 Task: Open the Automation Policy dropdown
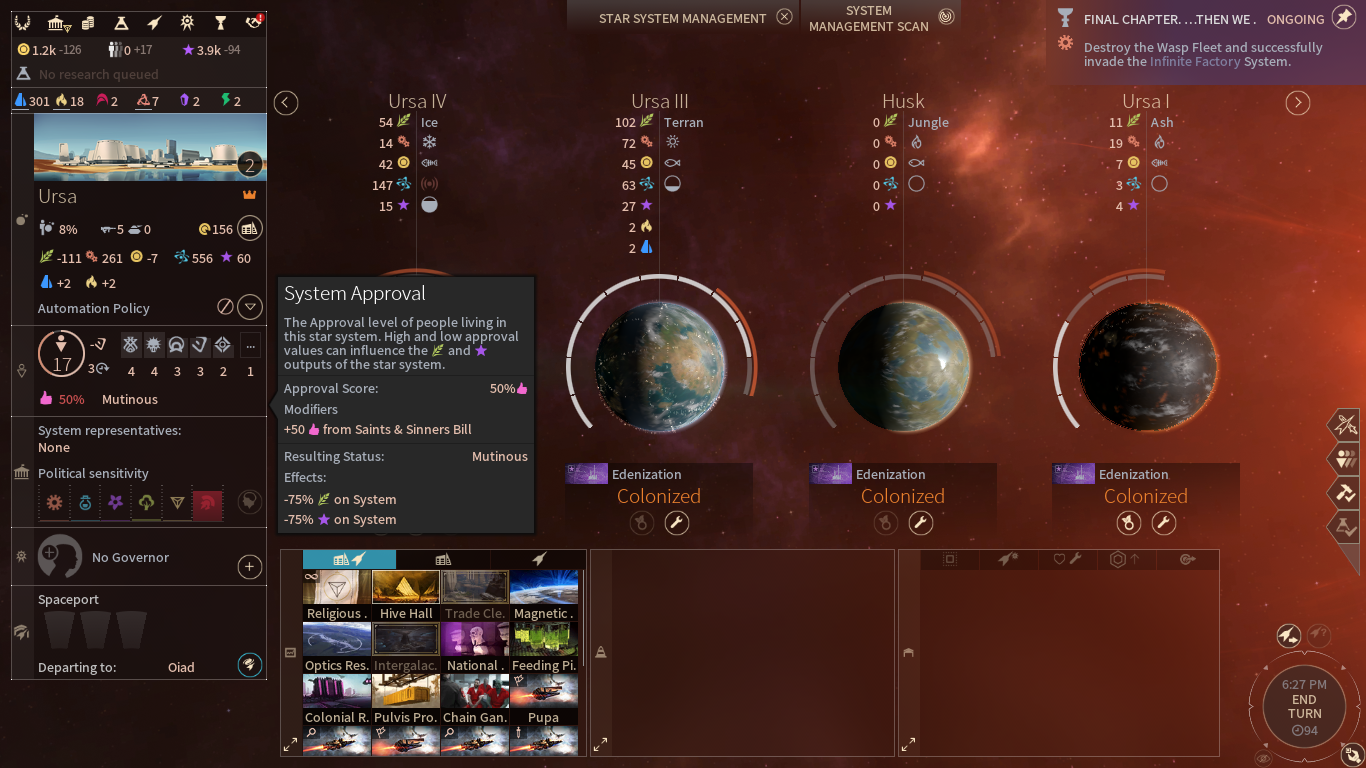(x=251, y=307)
